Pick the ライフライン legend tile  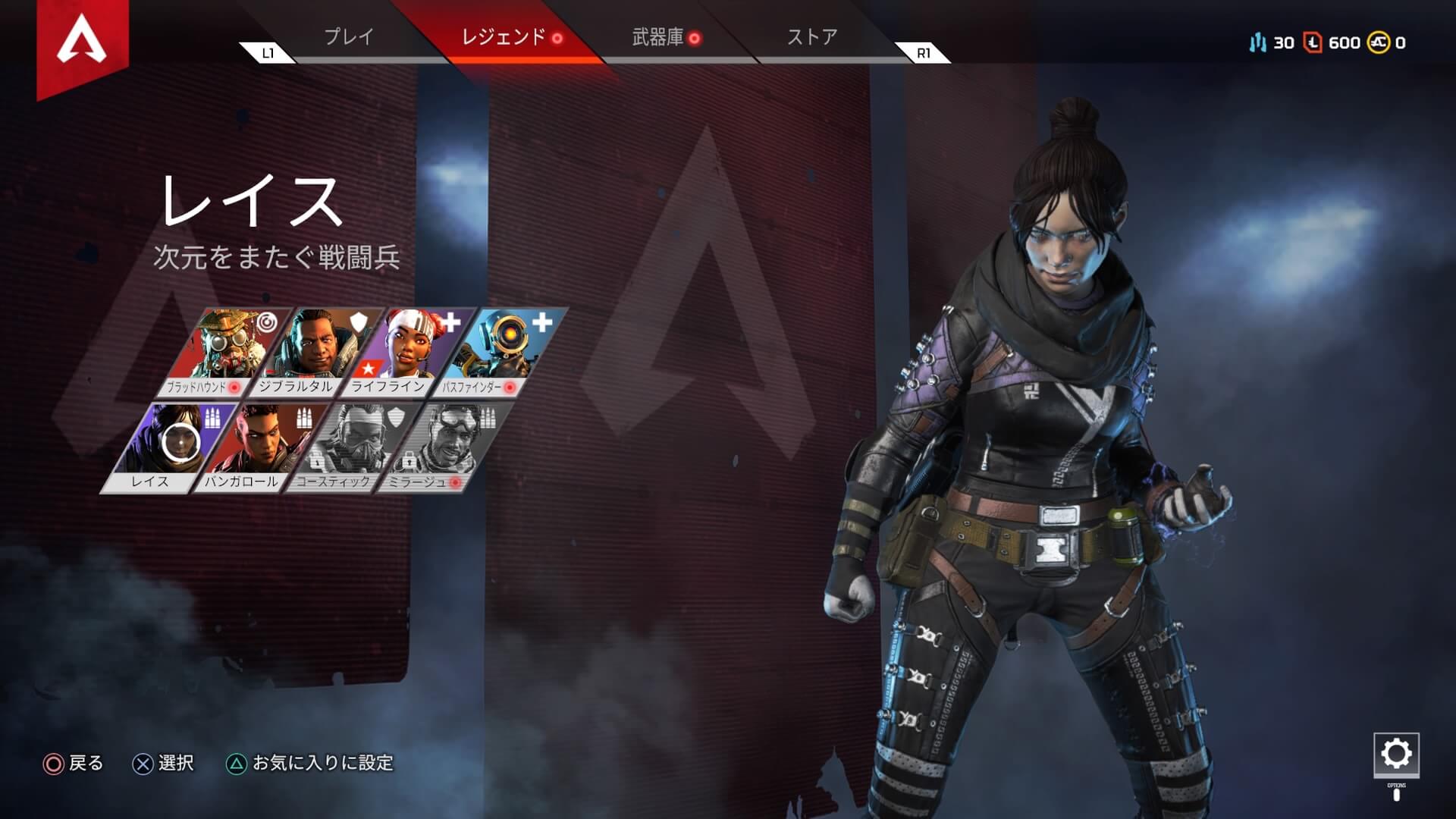409,350
